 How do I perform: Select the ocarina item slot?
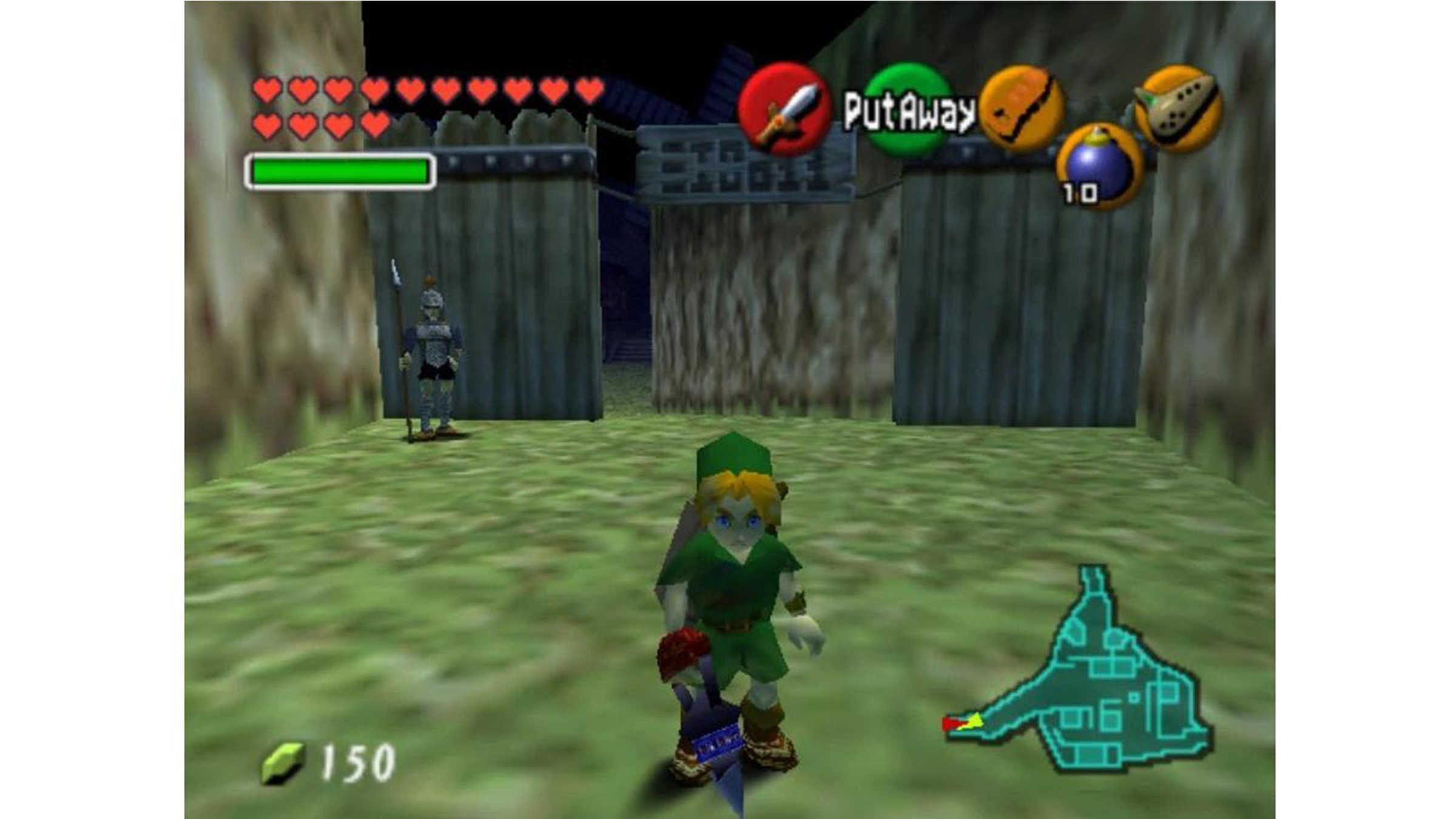click(x=1178, y=108)
